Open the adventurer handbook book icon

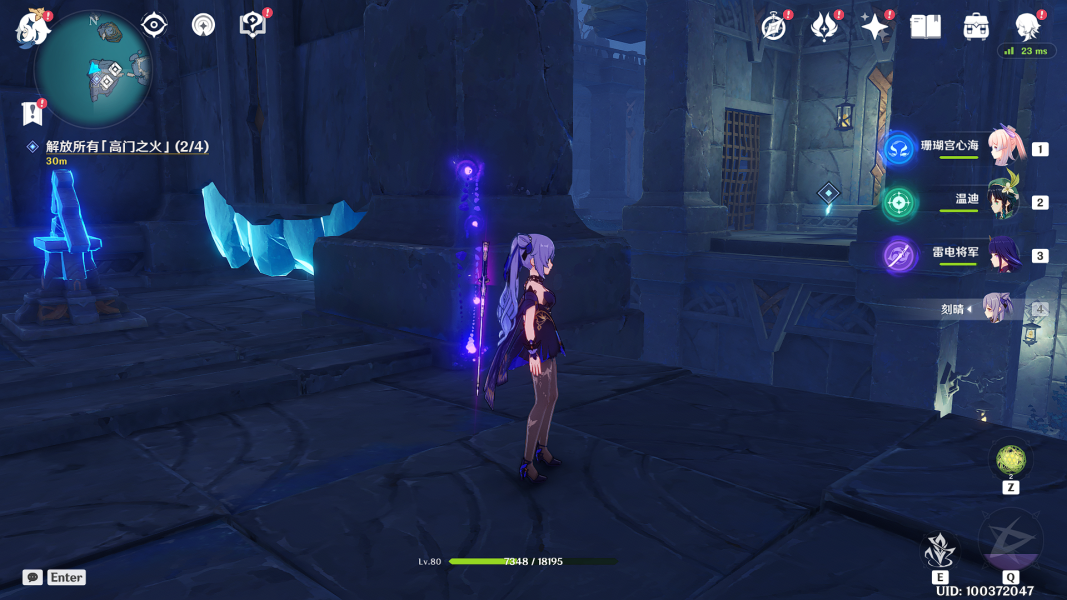pos(926,27)
